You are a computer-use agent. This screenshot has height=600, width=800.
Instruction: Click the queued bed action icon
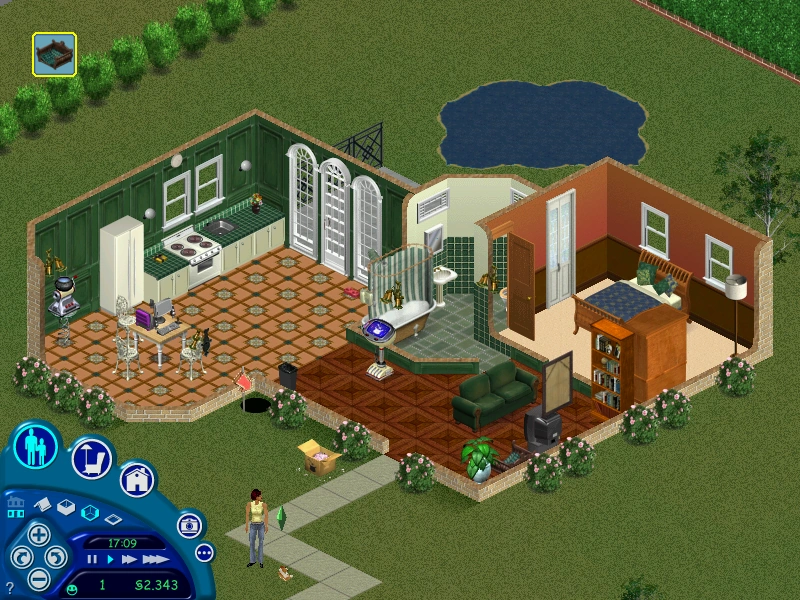pos(54,54)
